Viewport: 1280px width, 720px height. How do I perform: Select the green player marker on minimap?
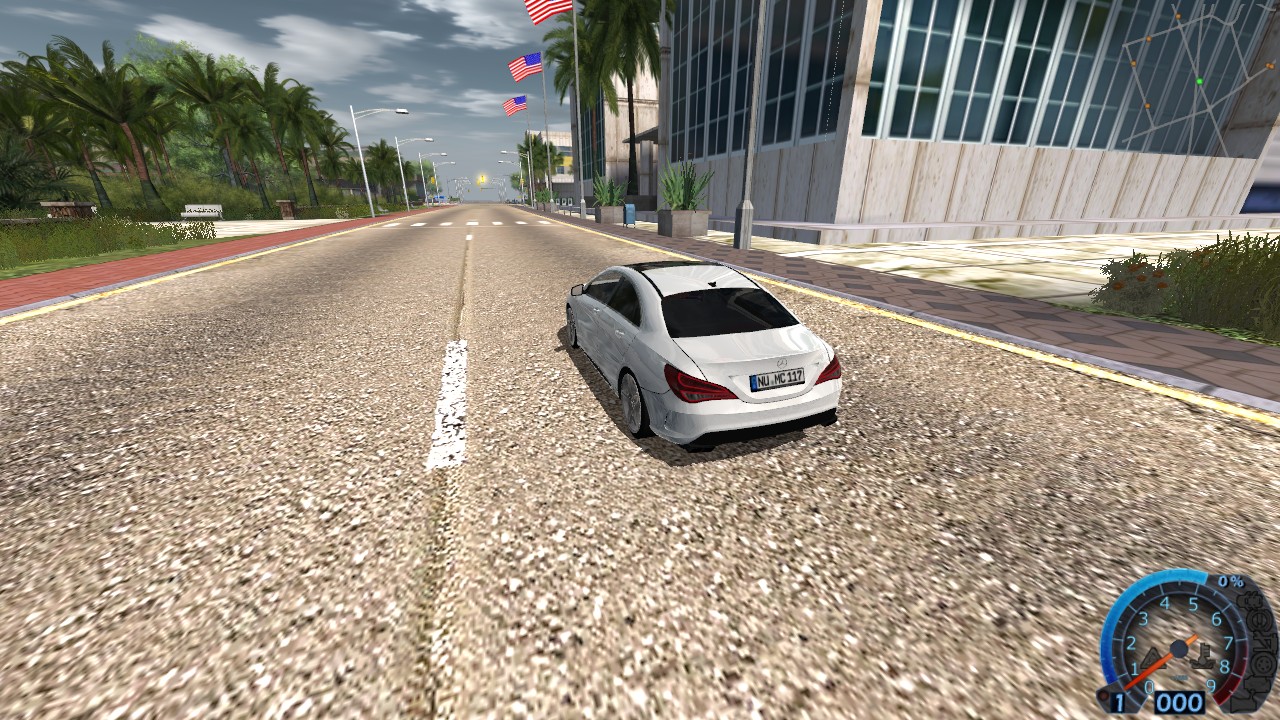tap(1199, 81)
